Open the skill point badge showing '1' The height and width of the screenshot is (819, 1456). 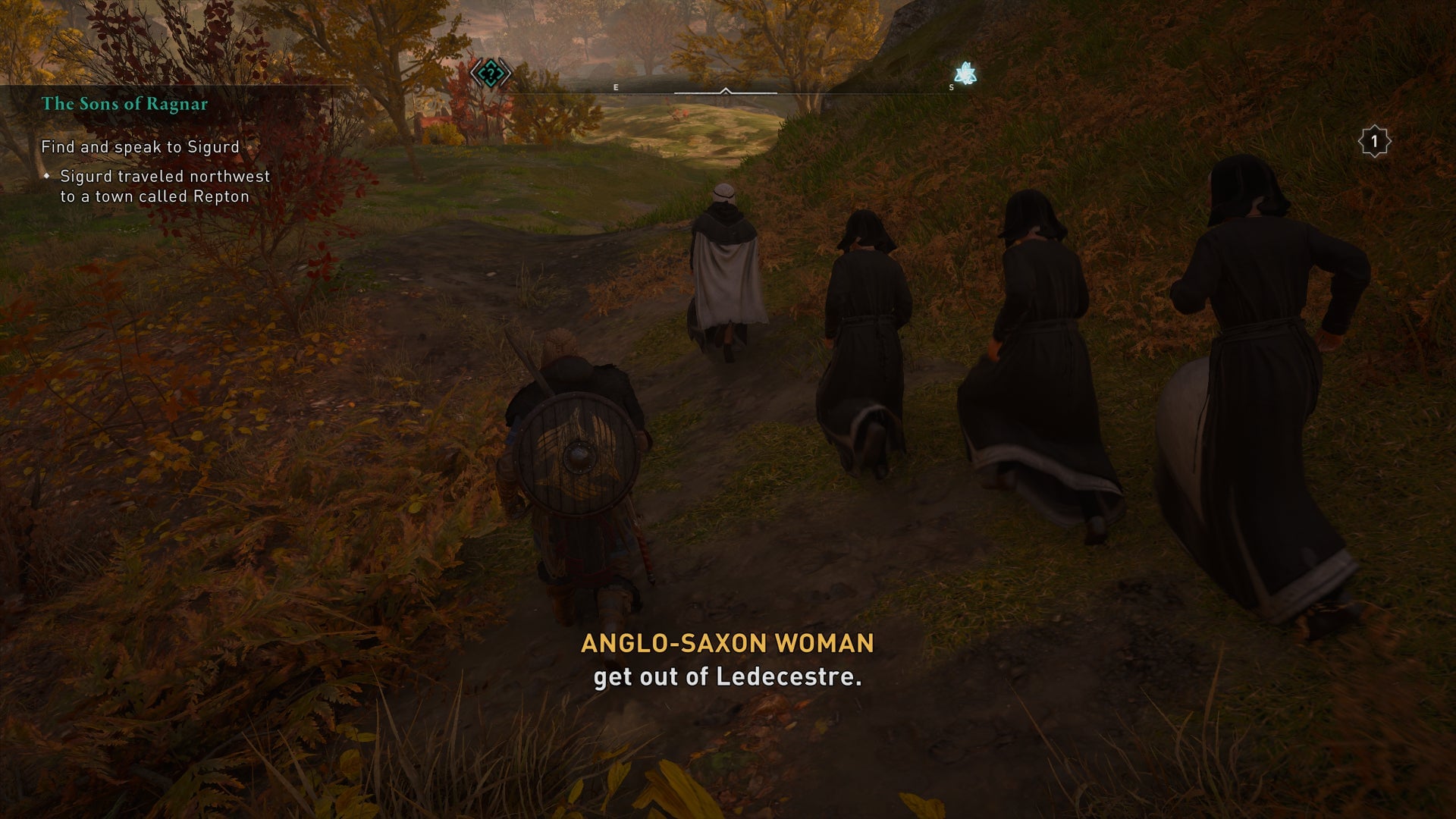(1374, 140)
